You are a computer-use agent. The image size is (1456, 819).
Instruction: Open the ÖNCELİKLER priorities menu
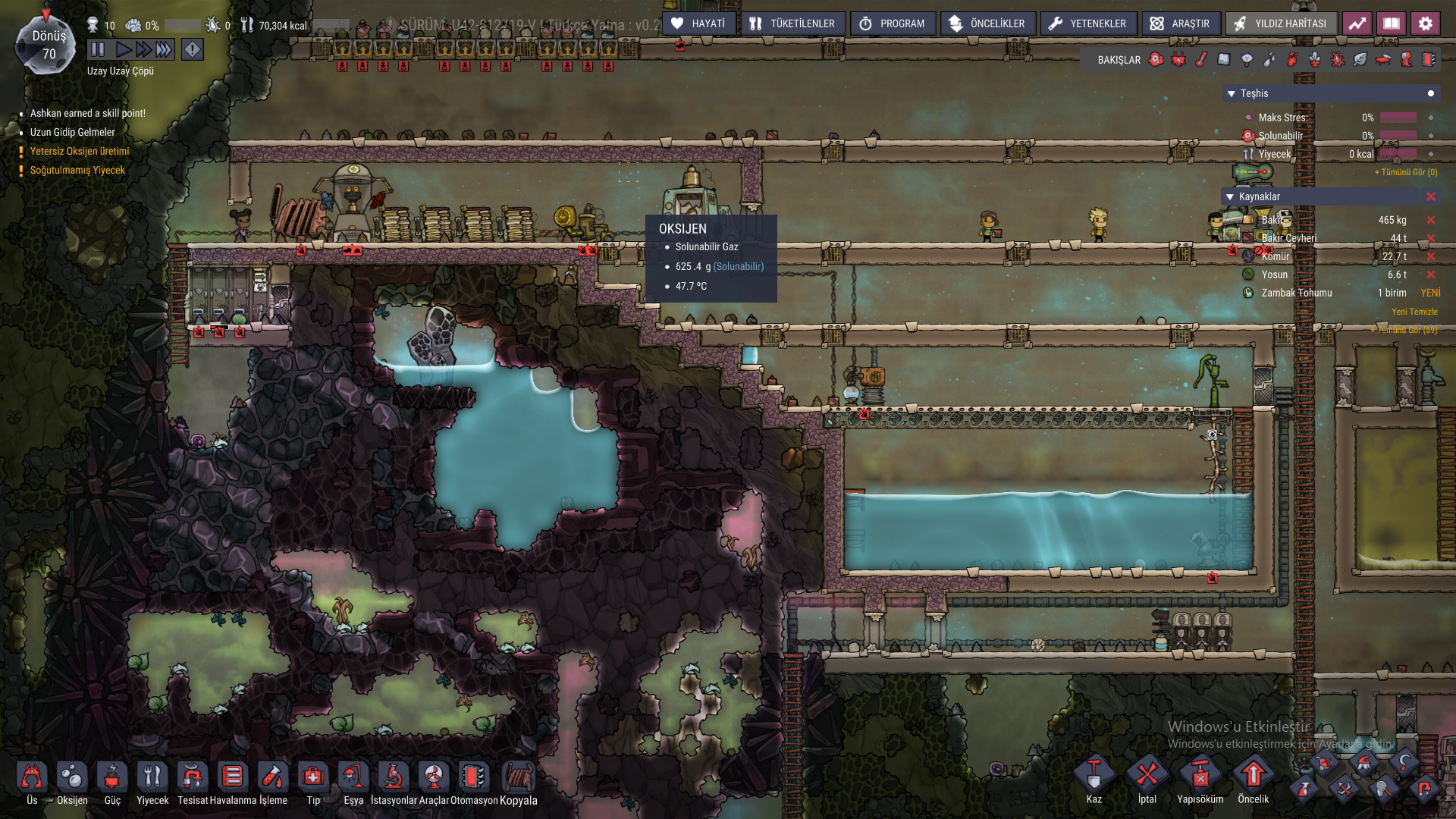(987, 24)
